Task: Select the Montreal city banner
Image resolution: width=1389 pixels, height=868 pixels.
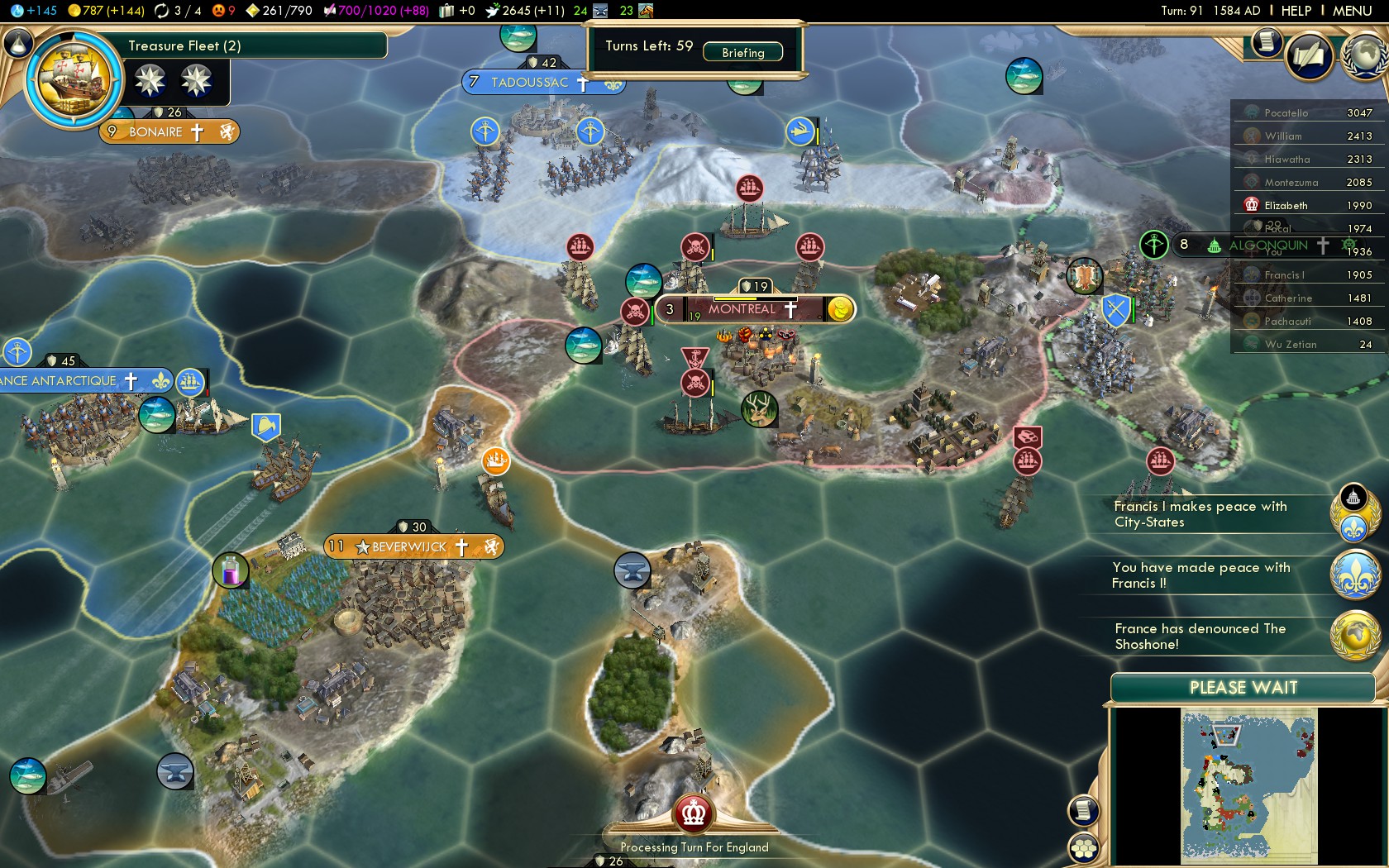Action: (x=742, y=309)
